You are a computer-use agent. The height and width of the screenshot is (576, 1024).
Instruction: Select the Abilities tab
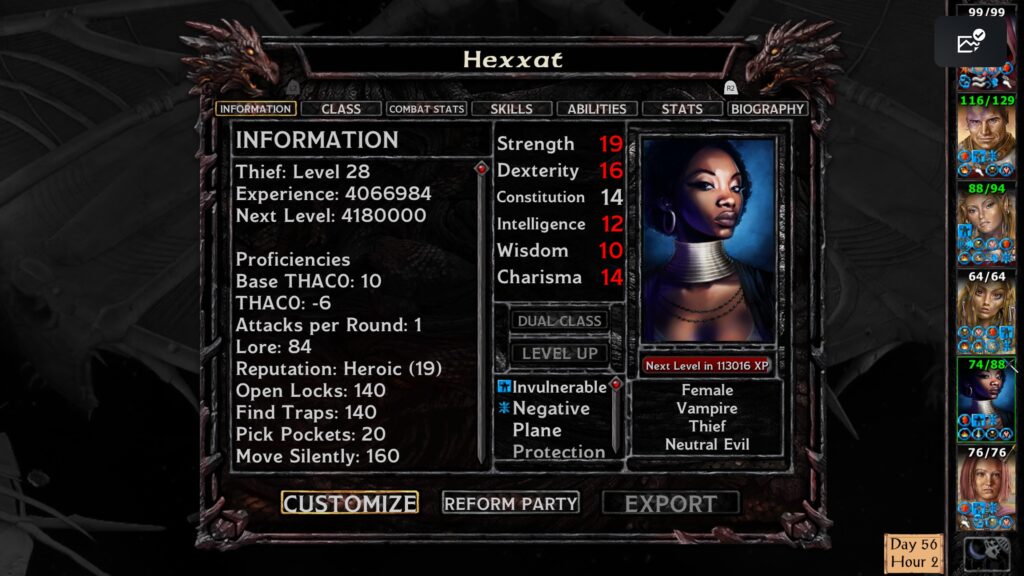pos(597,109)
